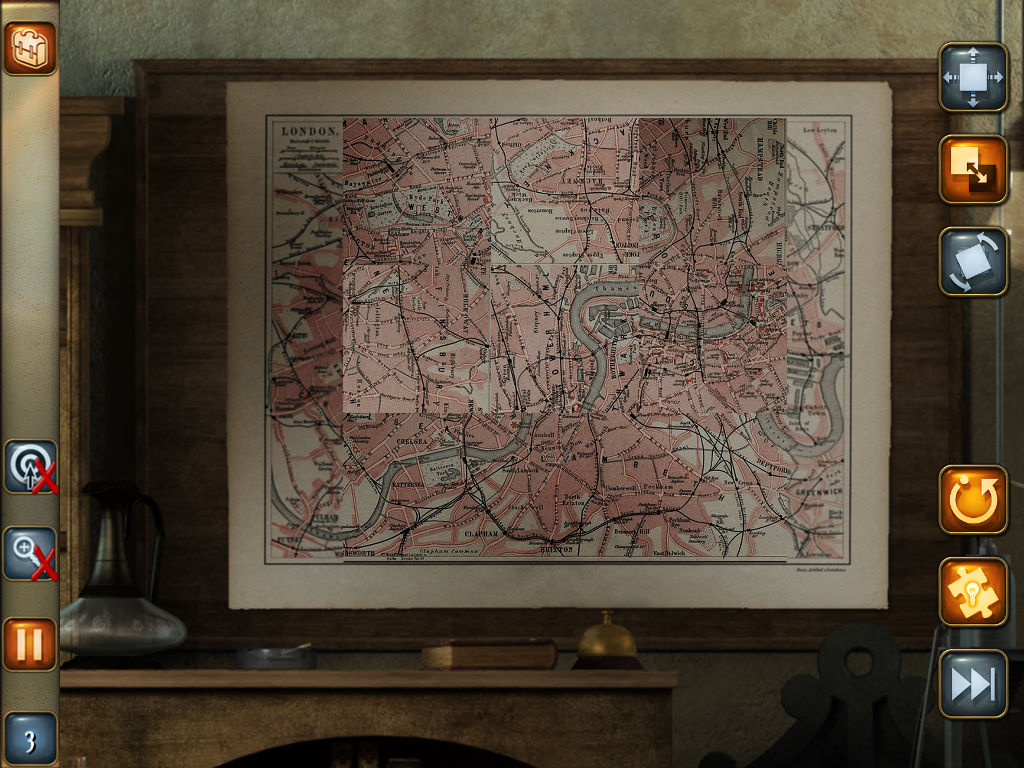Click the disabled target hint icon
1024x768 pixels.
30,467
